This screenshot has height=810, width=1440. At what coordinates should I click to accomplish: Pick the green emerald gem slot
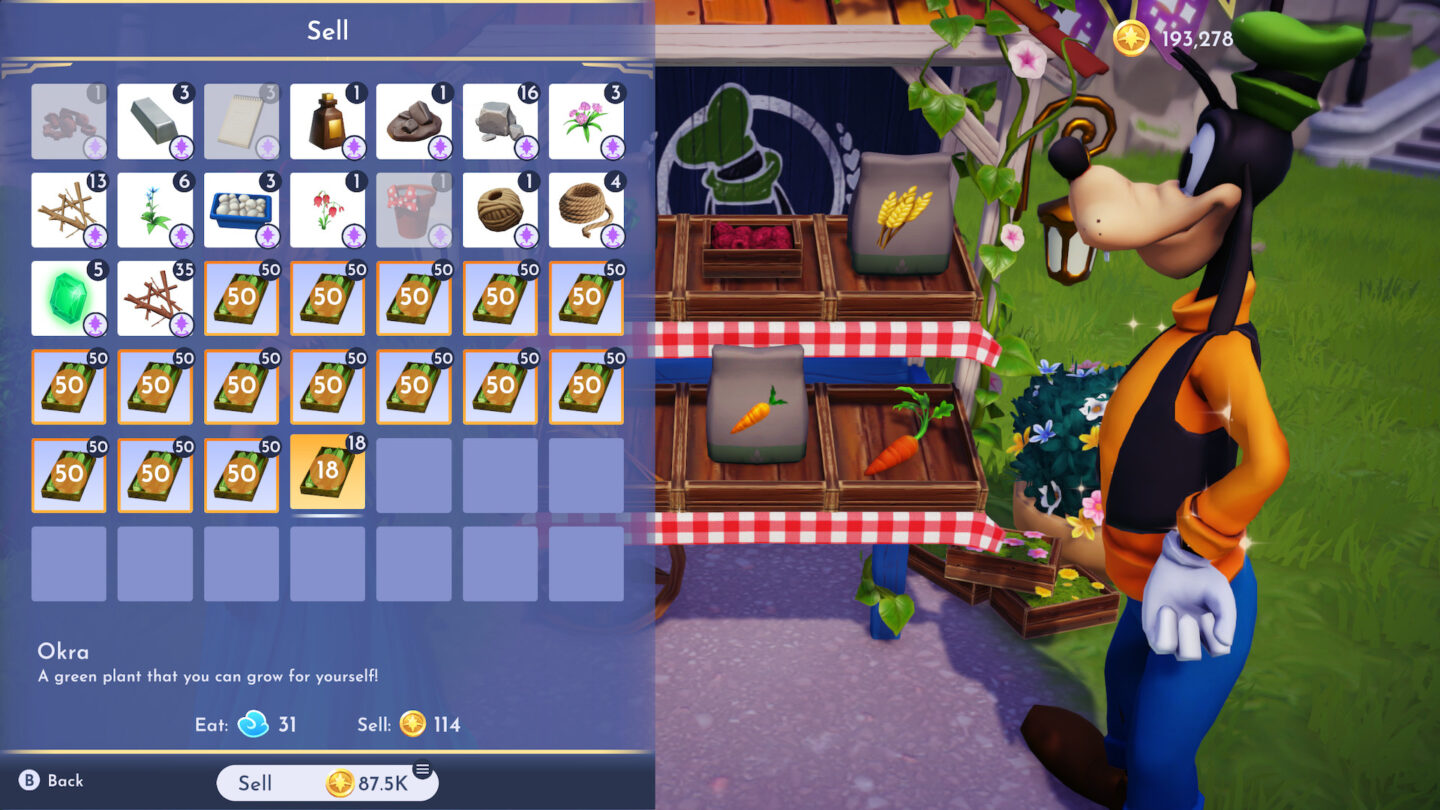[69, 298]
